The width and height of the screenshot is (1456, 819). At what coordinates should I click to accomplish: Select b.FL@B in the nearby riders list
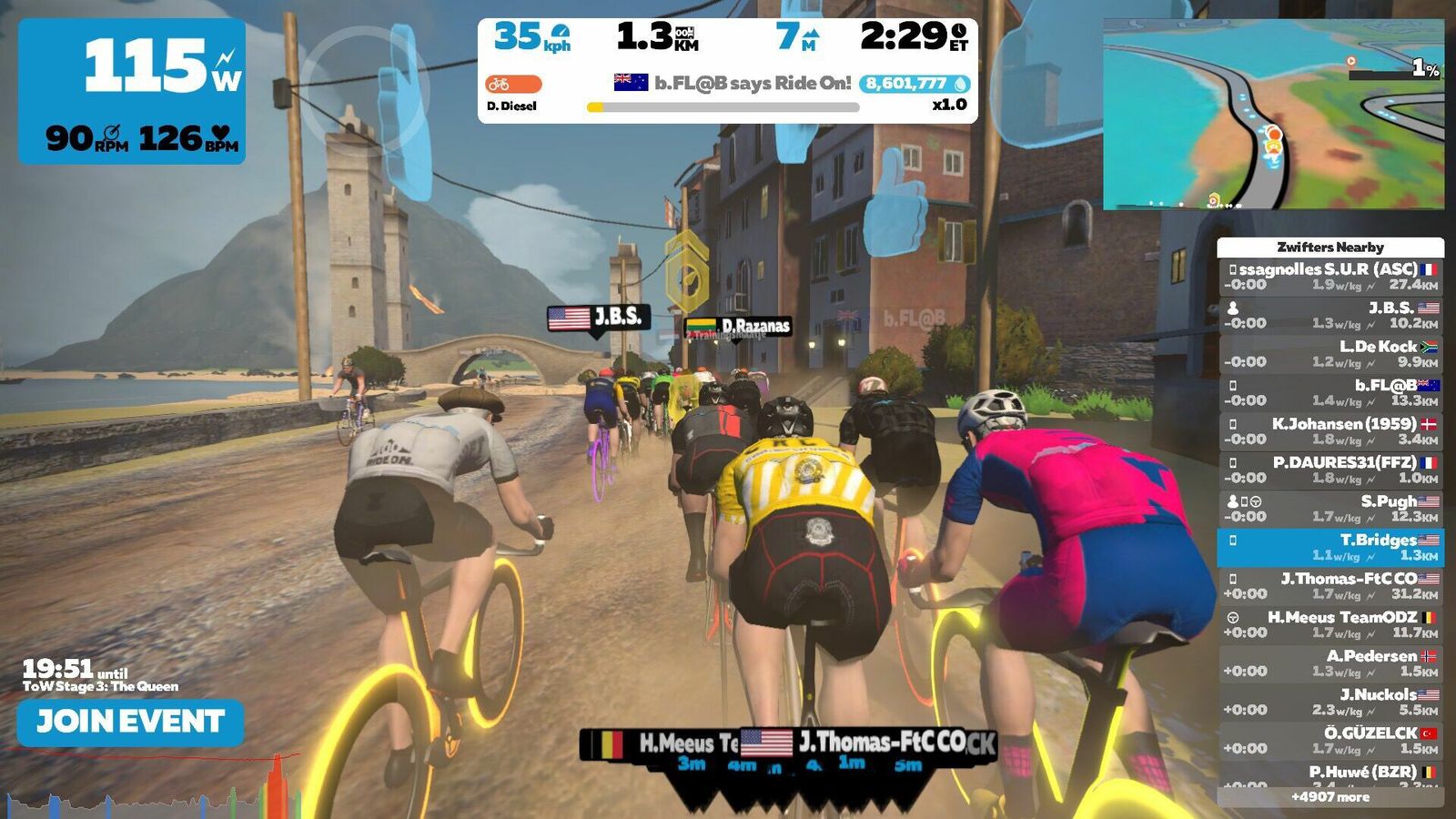1330,392
